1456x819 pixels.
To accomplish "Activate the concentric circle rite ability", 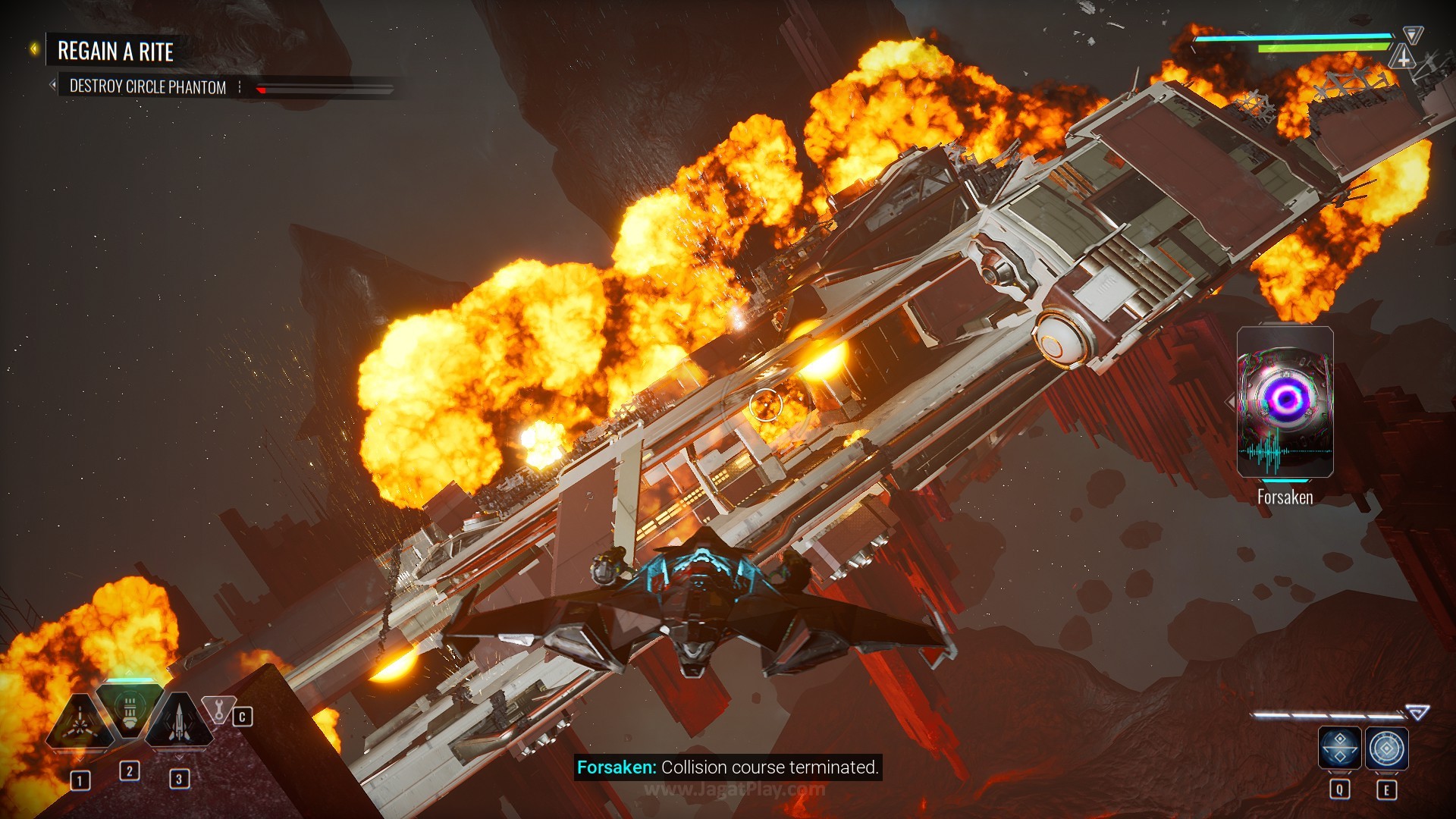I will coord(1387,748).
